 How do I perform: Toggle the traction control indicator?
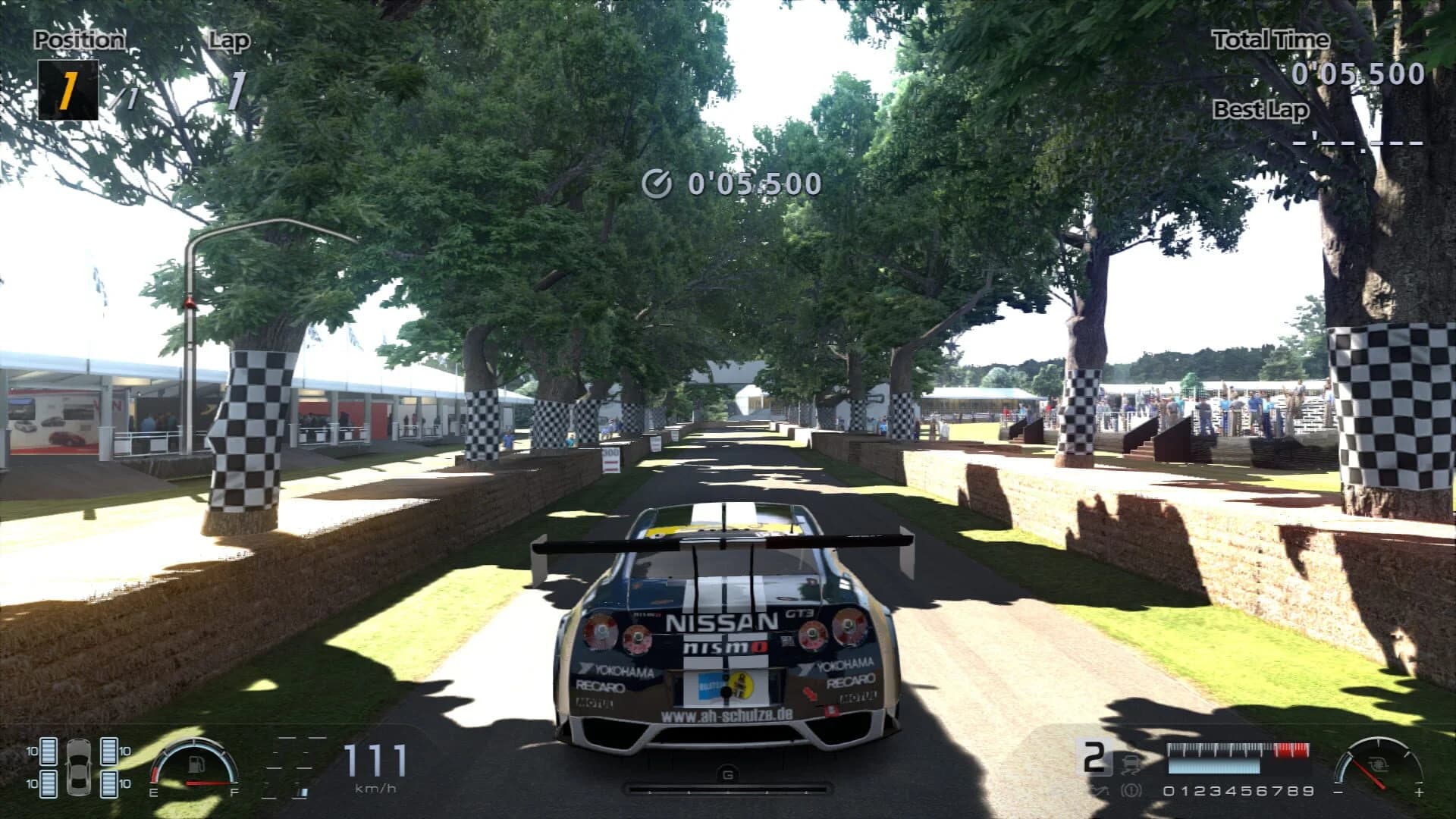1131,764
